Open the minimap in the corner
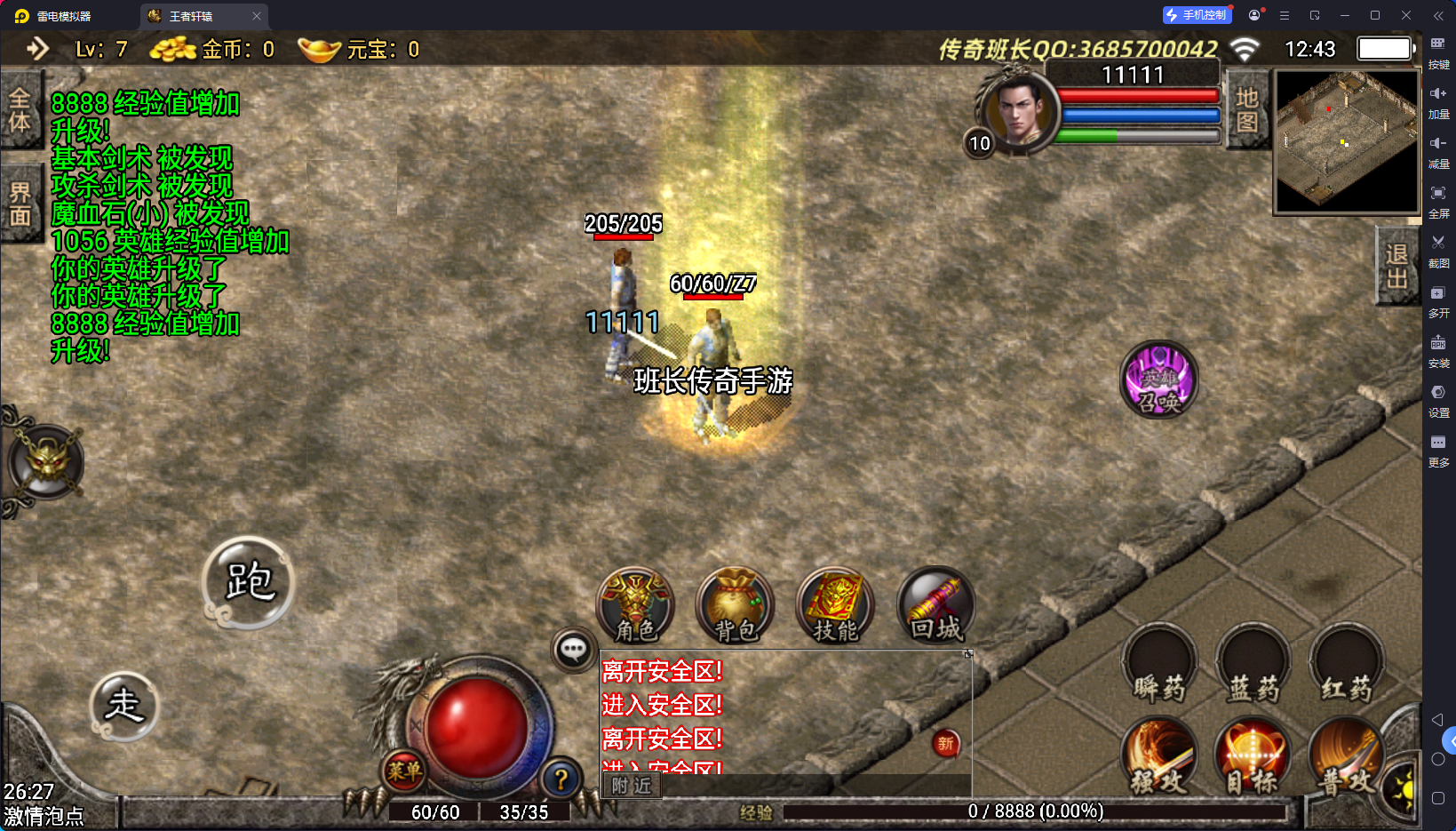Viewport: 1456px width, 831px height. click(1347, 141)
